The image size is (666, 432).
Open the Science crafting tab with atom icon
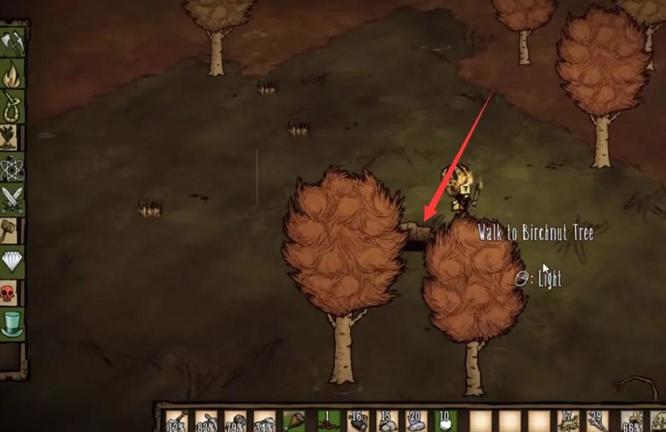pos(12,168)
